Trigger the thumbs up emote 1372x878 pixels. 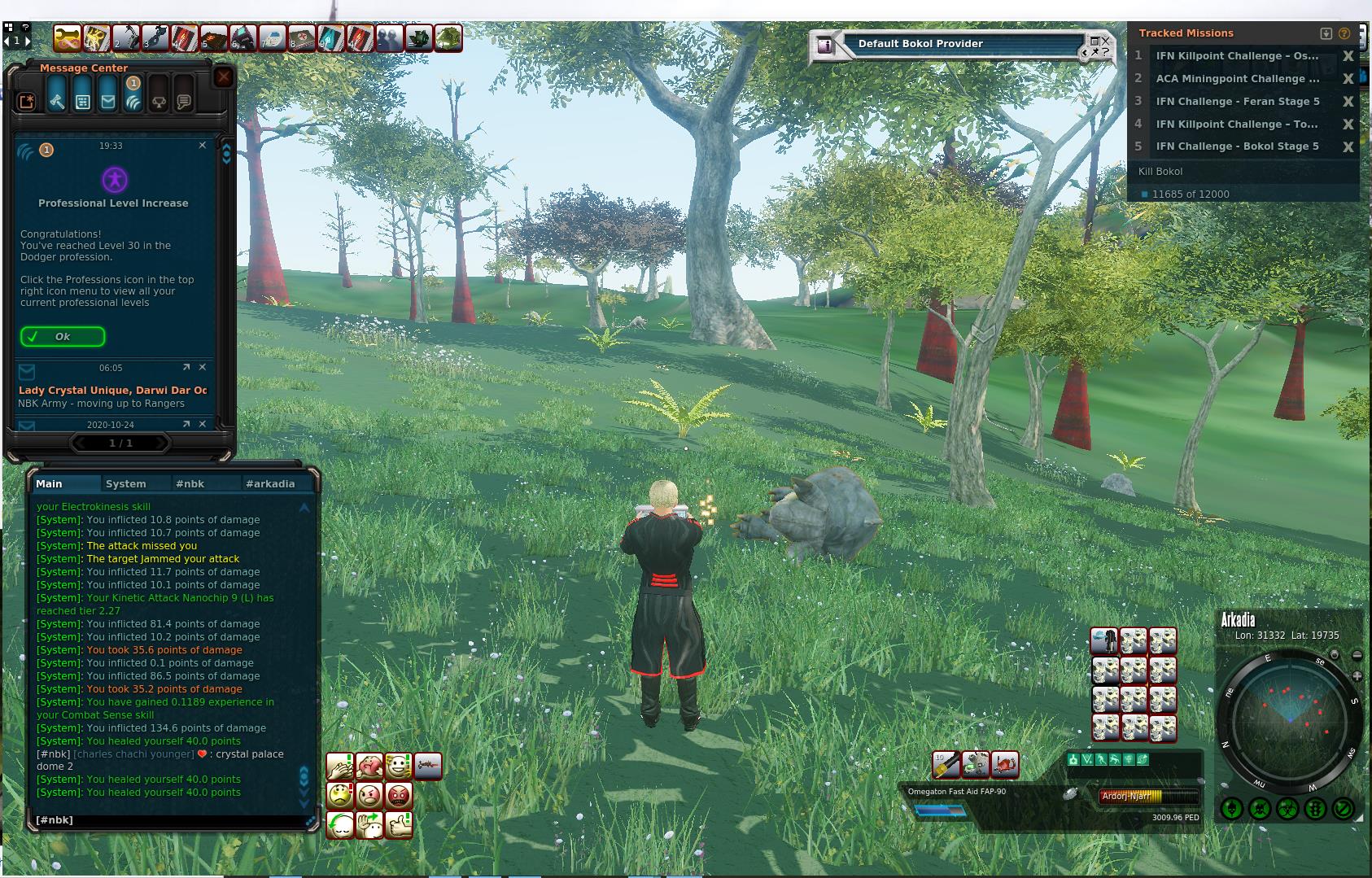tap(399, 824)
